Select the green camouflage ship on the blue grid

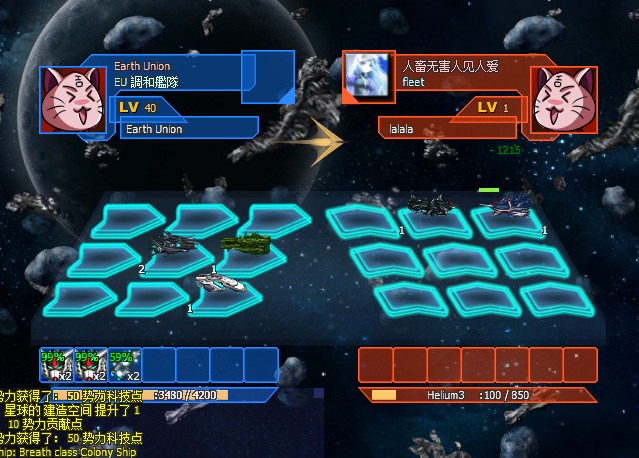[x=246, y=242]
